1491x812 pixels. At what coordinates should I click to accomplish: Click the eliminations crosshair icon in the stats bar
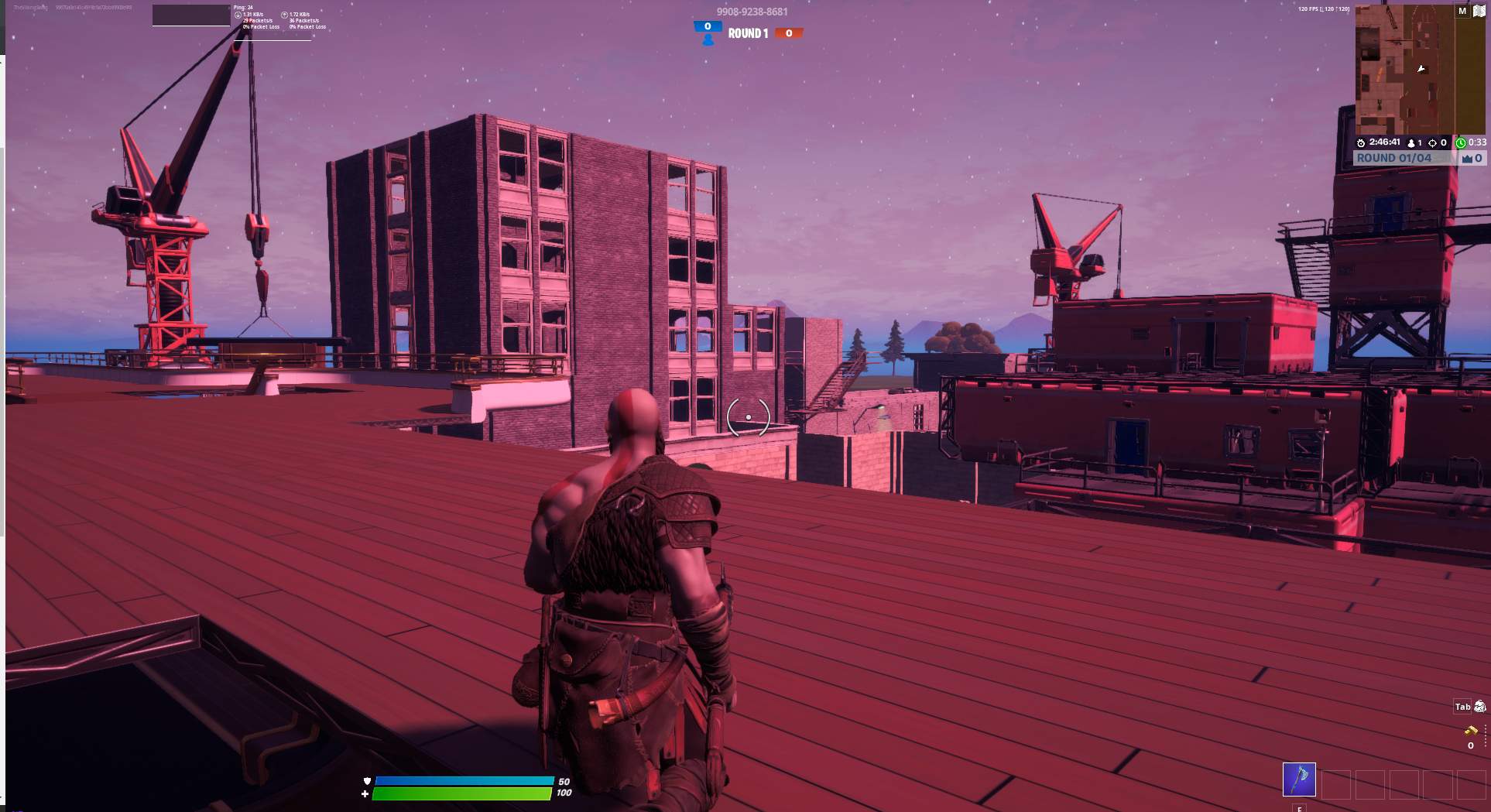coord(1434,142)
